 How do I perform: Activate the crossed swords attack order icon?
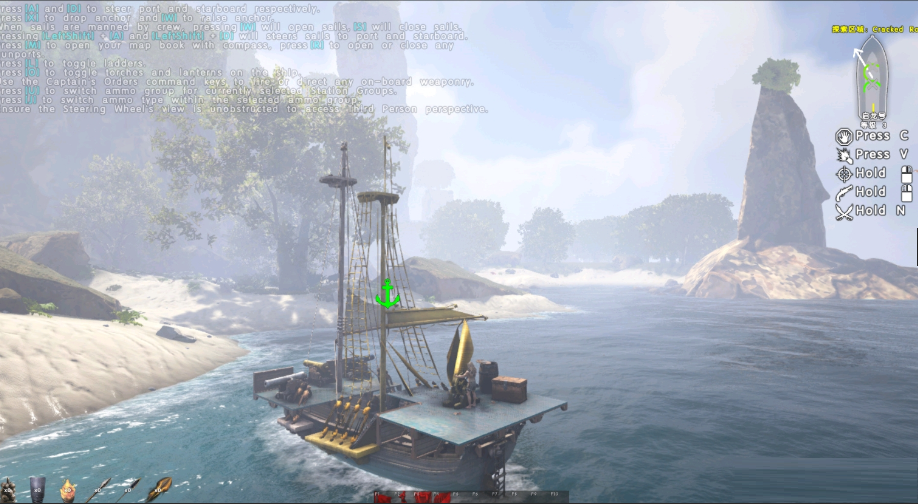click(x=843, y=211)
